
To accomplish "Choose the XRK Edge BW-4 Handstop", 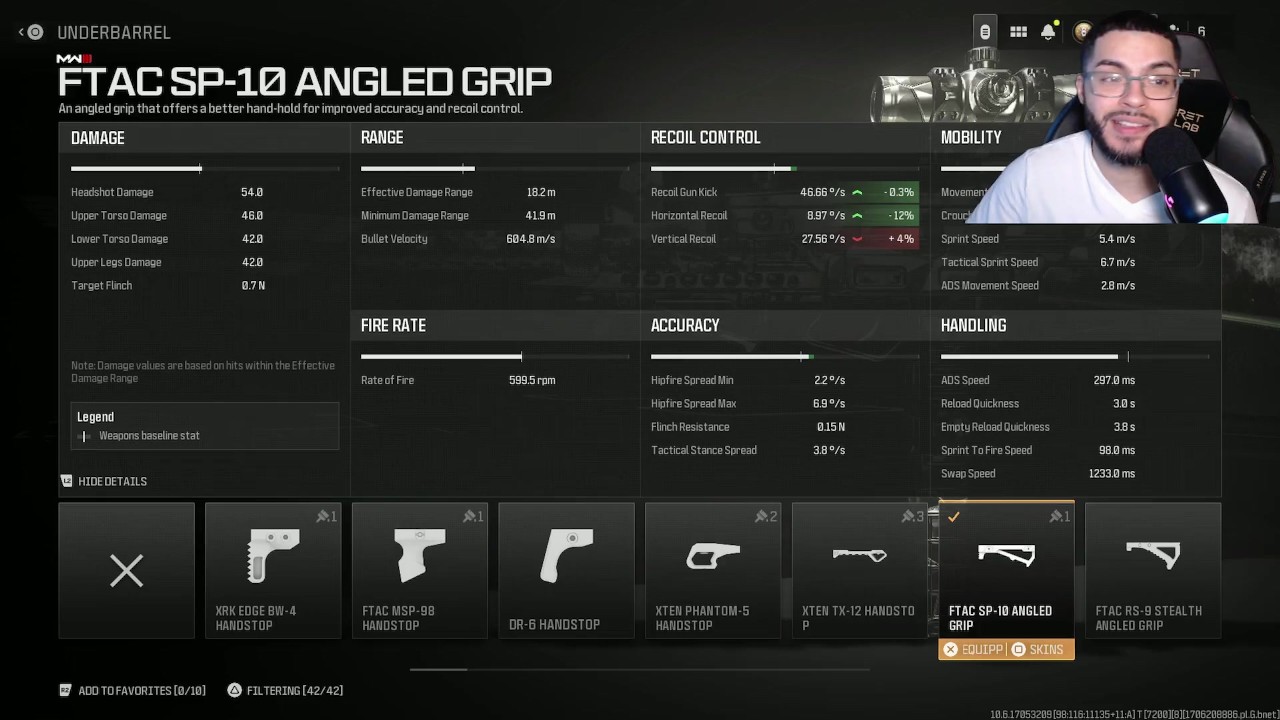I will (272, 570).
